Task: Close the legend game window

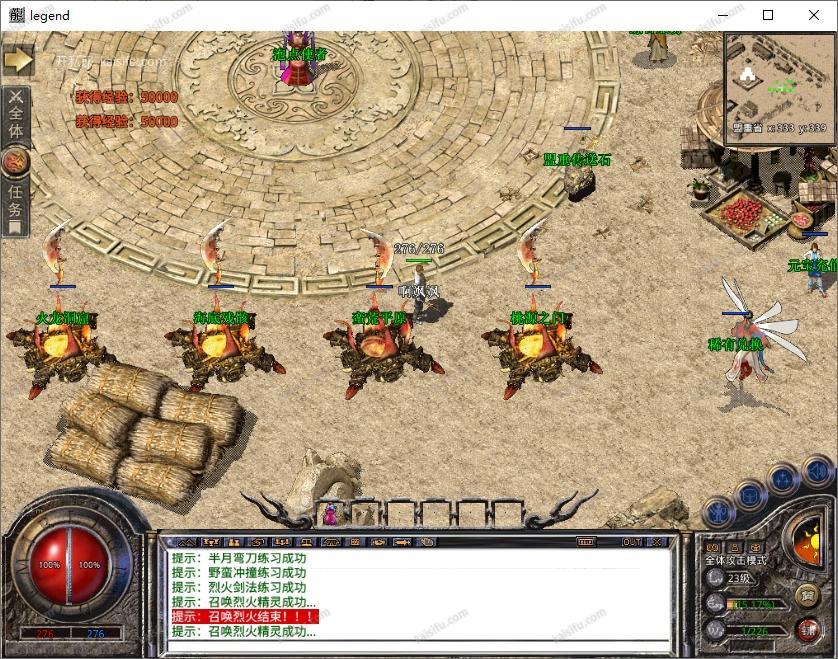Action: 814,15
